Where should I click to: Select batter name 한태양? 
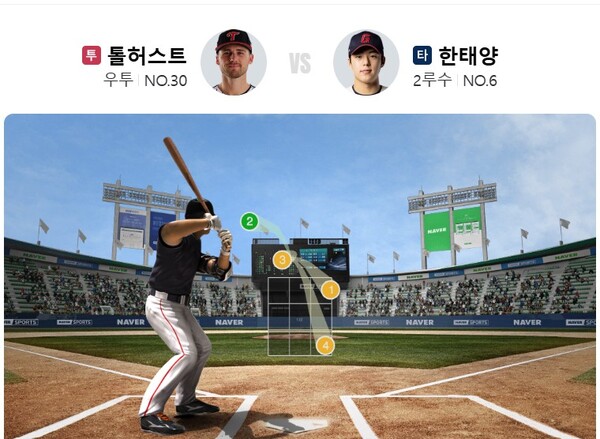pyautogui.click(x=468, y=56)
